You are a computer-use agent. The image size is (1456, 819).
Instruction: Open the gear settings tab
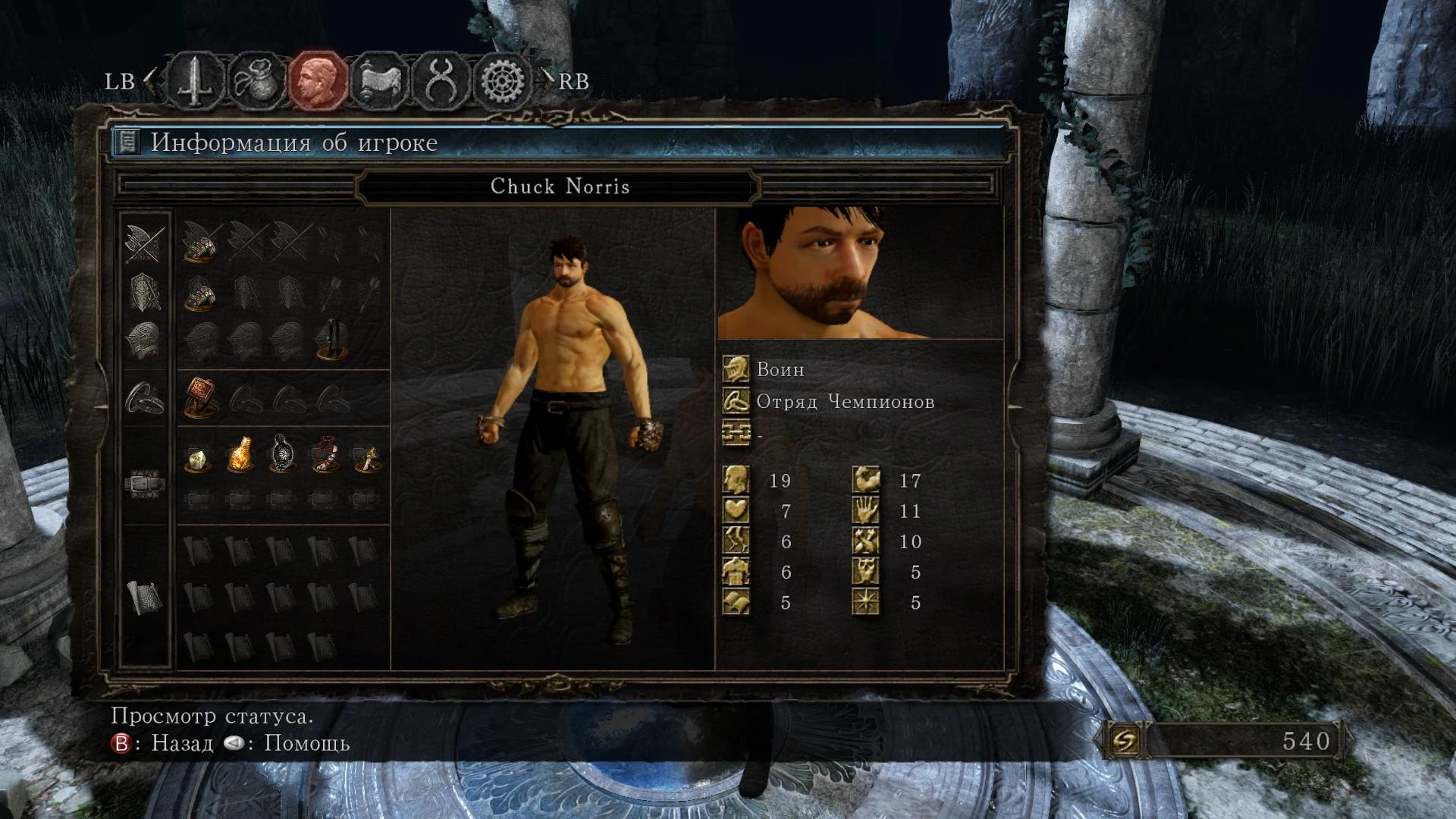click(502, 80)
